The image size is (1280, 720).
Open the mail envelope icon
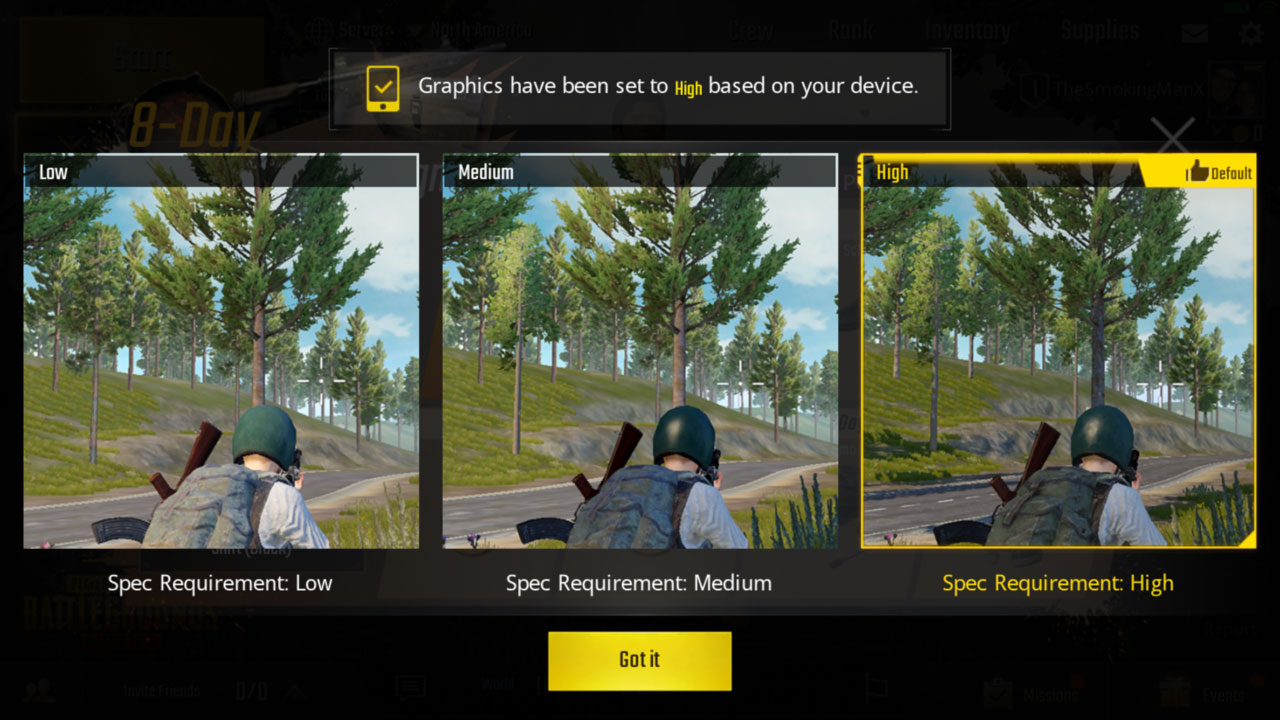click(1193, 32)
